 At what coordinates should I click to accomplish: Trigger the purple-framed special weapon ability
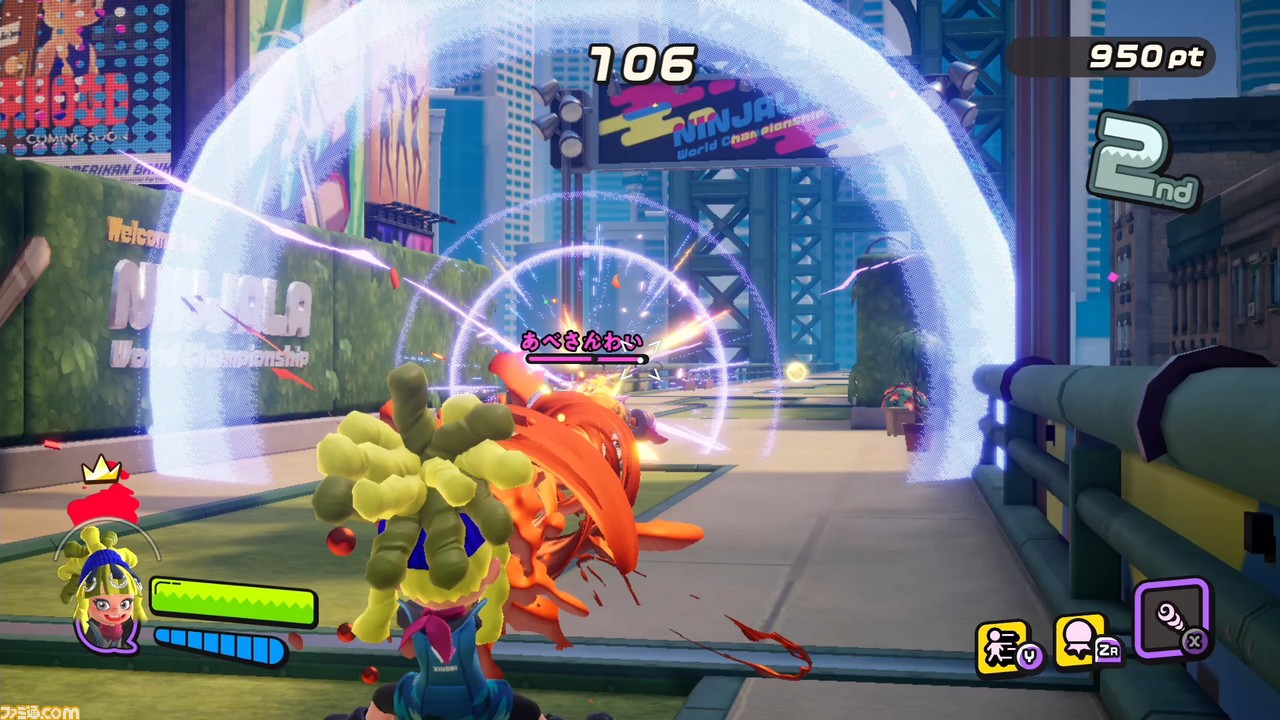click(x=1172, y=618)
